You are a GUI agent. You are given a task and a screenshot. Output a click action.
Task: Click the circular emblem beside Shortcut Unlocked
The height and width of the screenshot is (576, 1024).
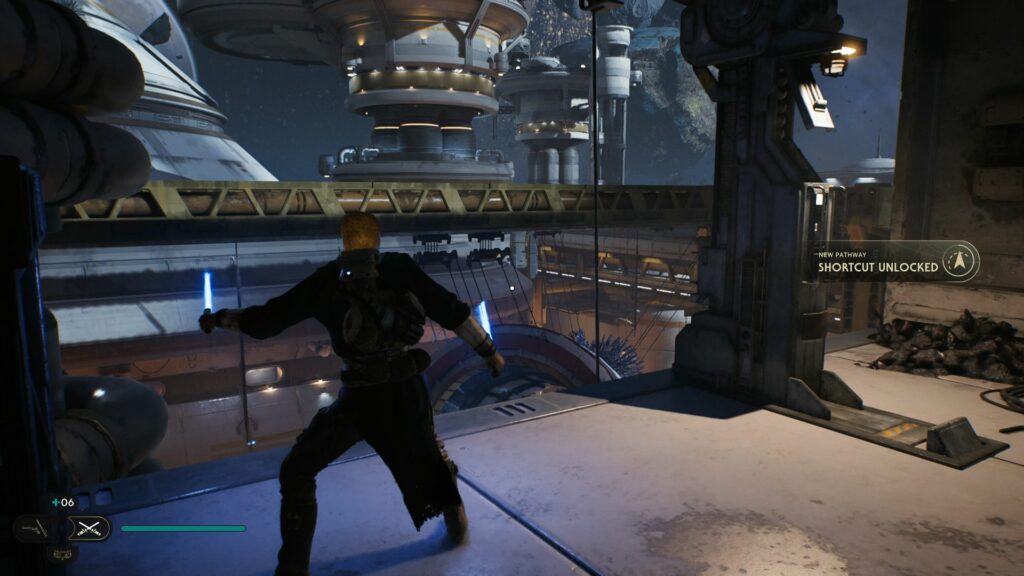961,262
